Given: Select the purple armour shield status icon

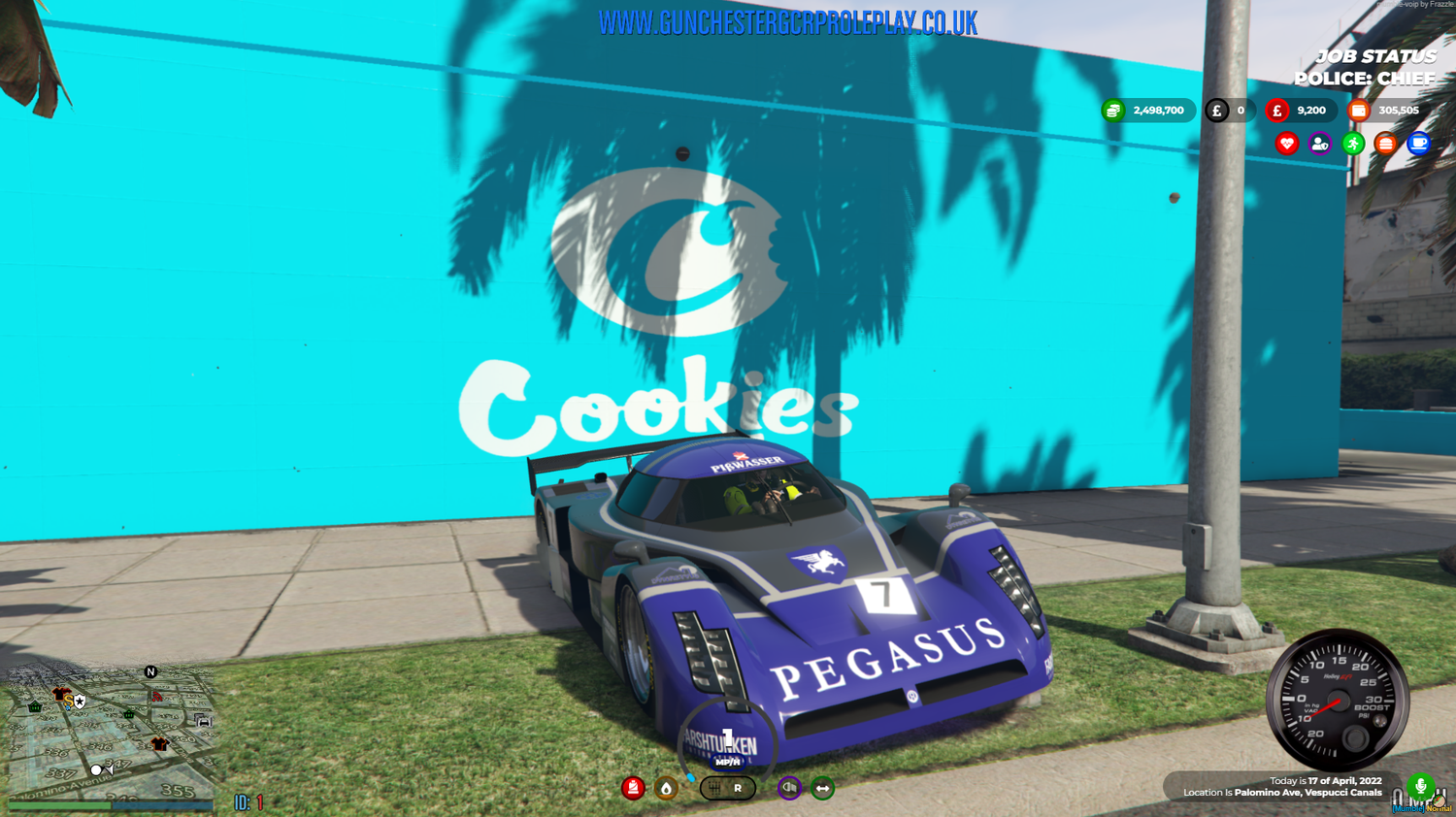Looking at the screenshot, I should point(1320,144).
